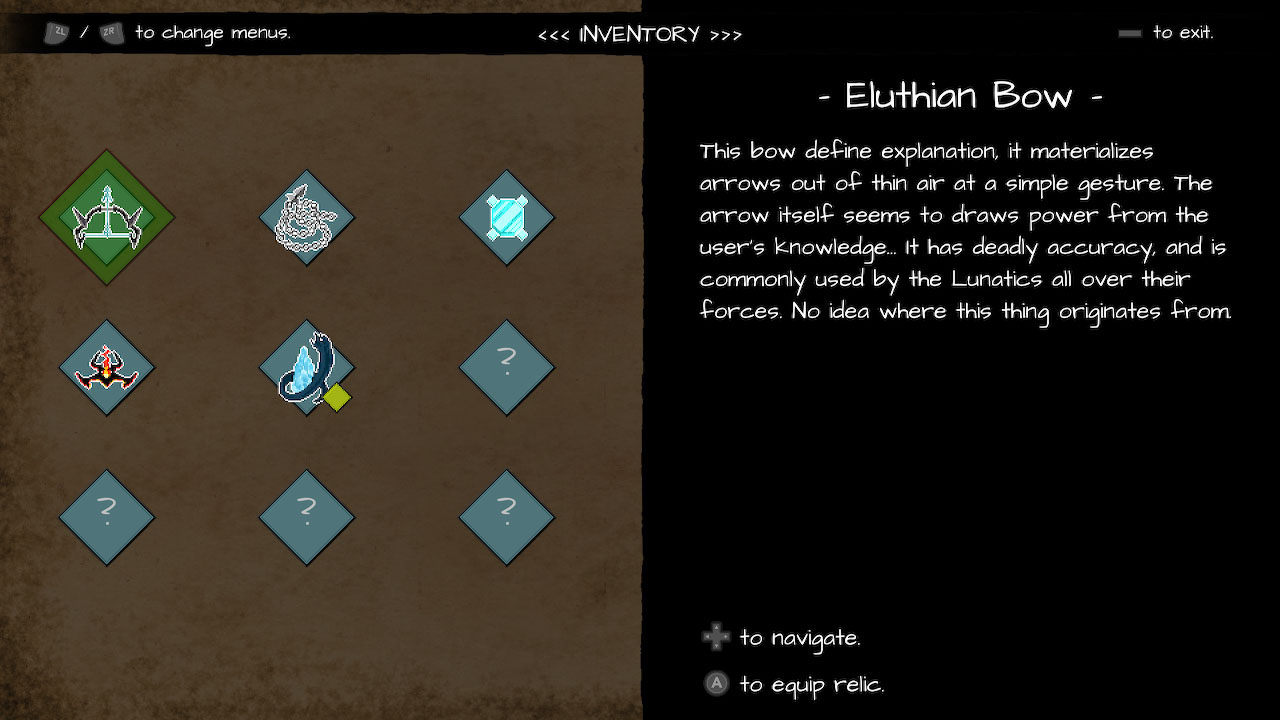This screenshot has width=1280, height=720.
Task: Select the Eluthian Bow relic
Action: coord(107,217)
